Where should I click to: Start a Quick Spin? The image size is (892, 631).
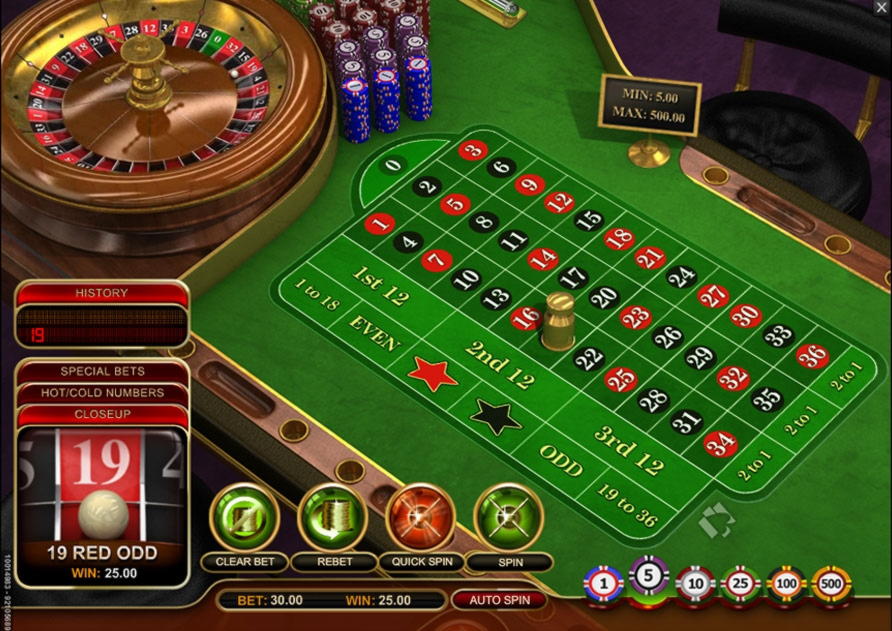click(420, 518)
